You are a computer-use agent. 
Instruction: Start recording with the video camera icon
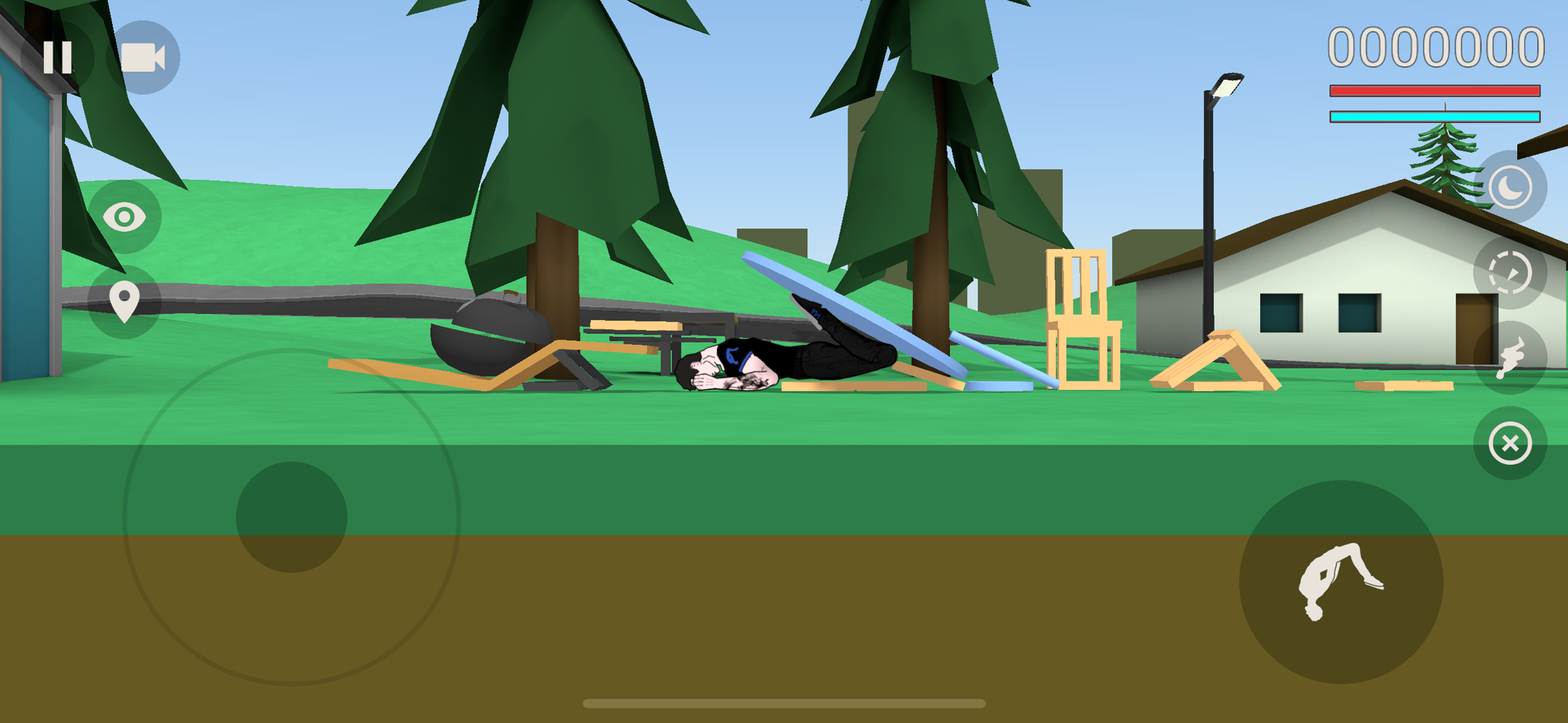point(143,56)
